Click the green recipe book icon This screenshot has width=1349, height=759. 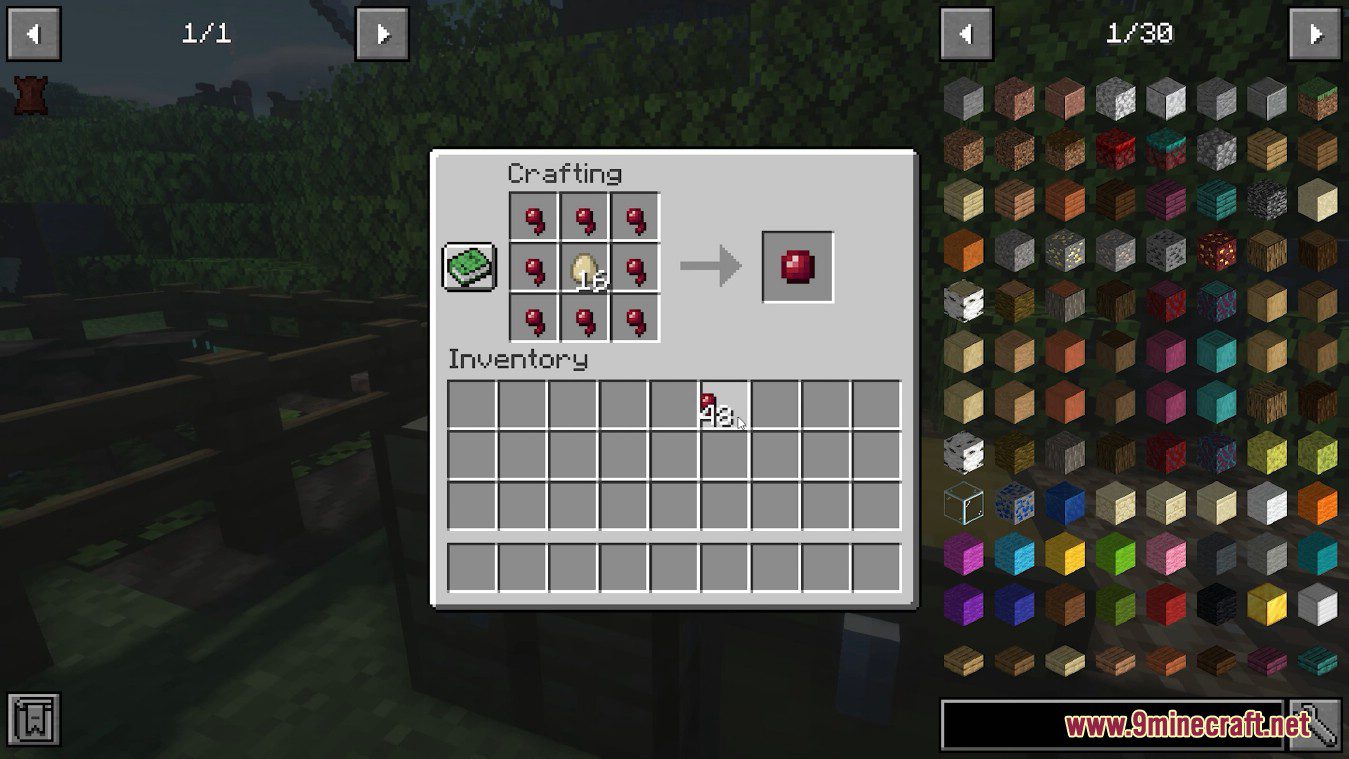[469, 265]
